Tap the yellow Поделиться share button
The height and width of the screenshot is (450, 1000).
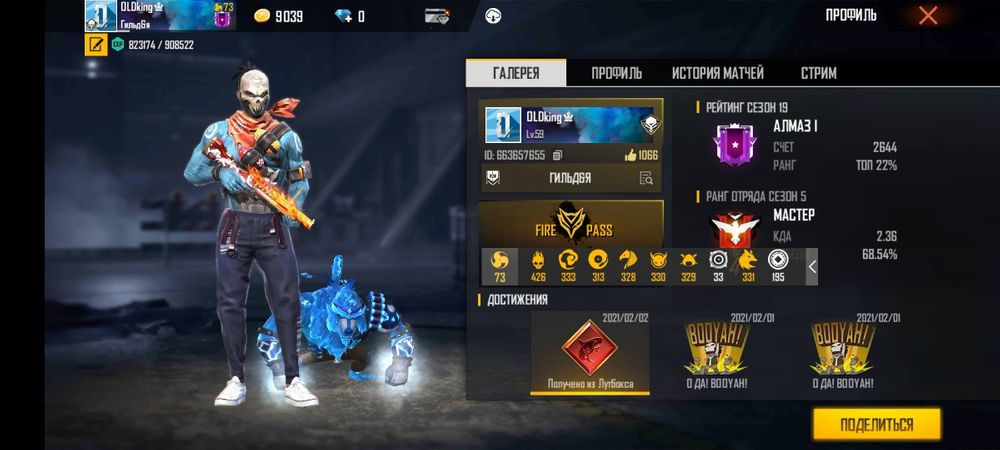876,424
